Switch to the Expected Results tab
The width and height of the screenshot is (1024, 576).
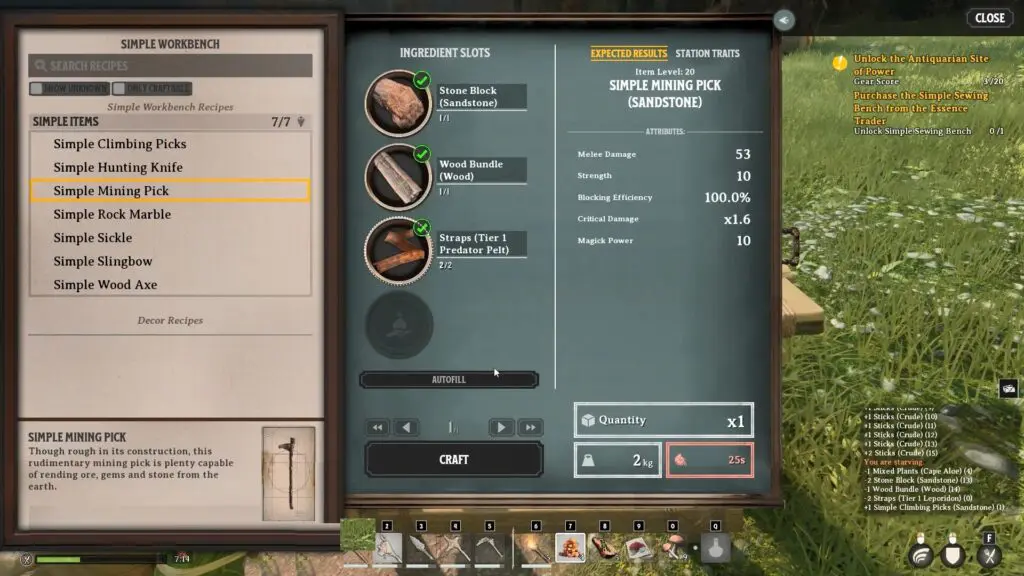click(628, 54)
